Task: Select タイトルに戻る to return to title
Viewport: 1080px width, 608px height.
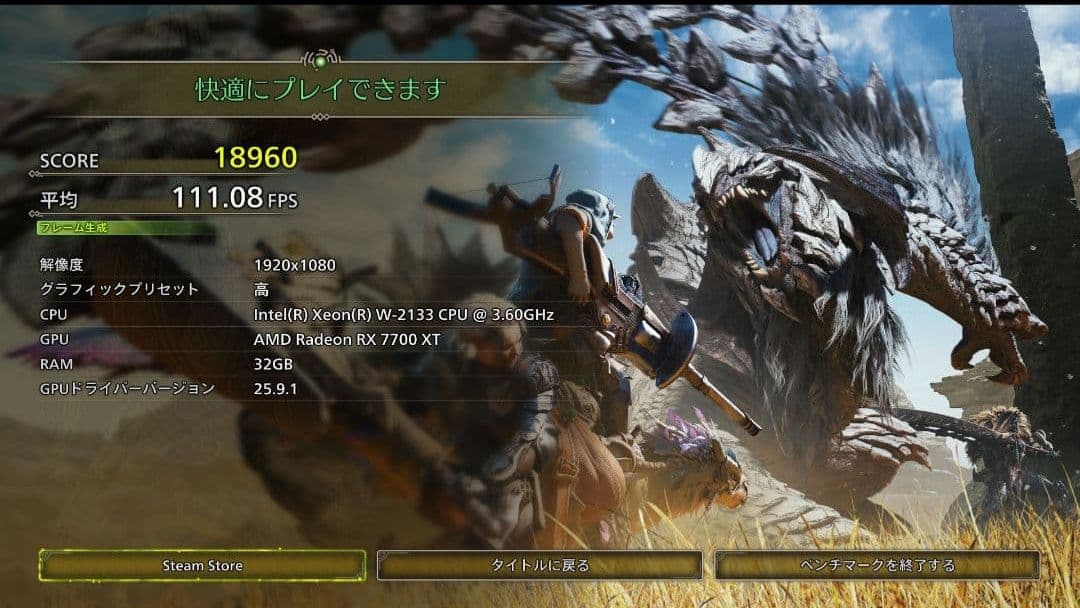Action: [x=540, y=565]
